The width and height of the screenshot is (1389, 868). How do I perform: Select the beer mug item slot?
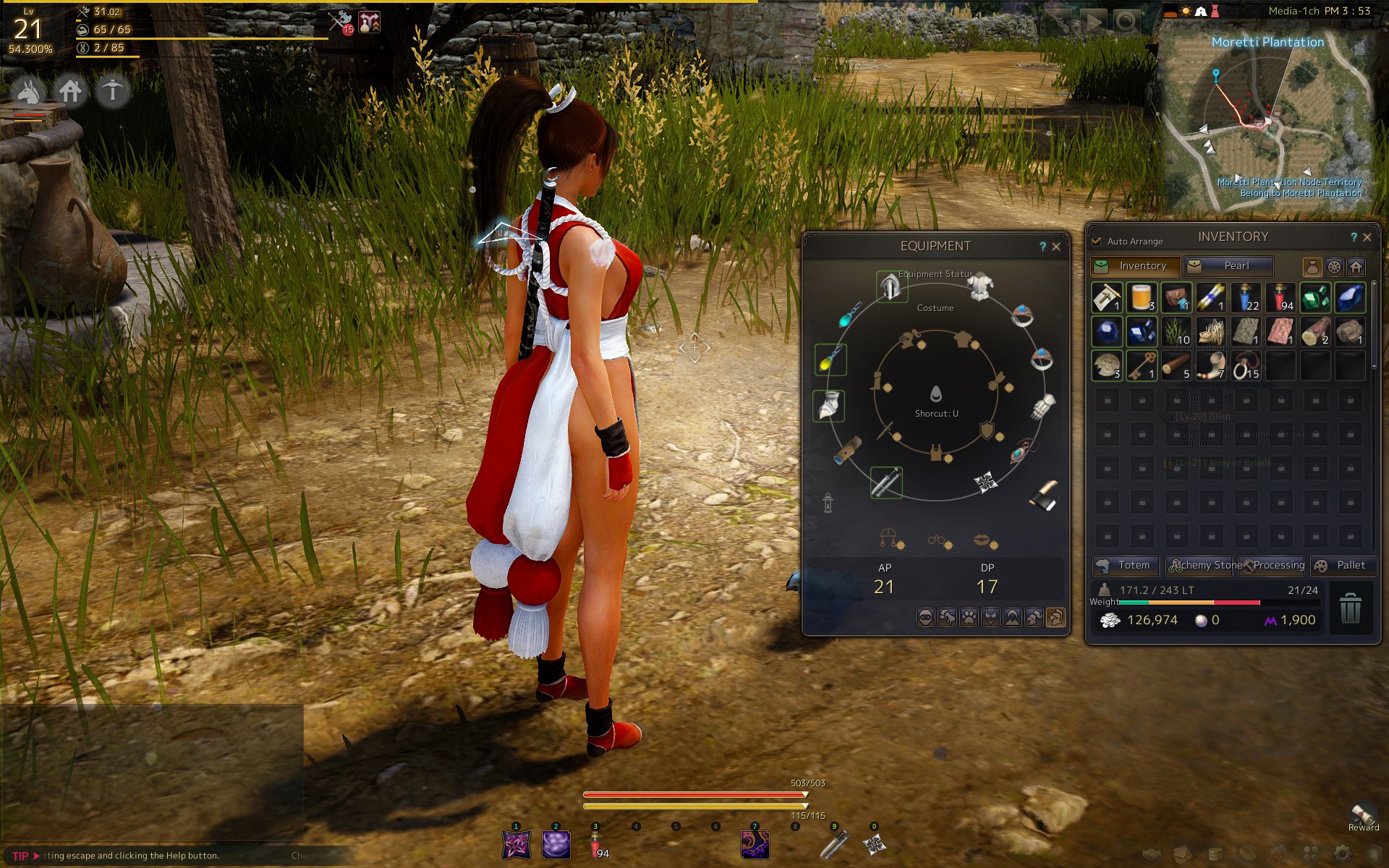[x=1142, y=297]
